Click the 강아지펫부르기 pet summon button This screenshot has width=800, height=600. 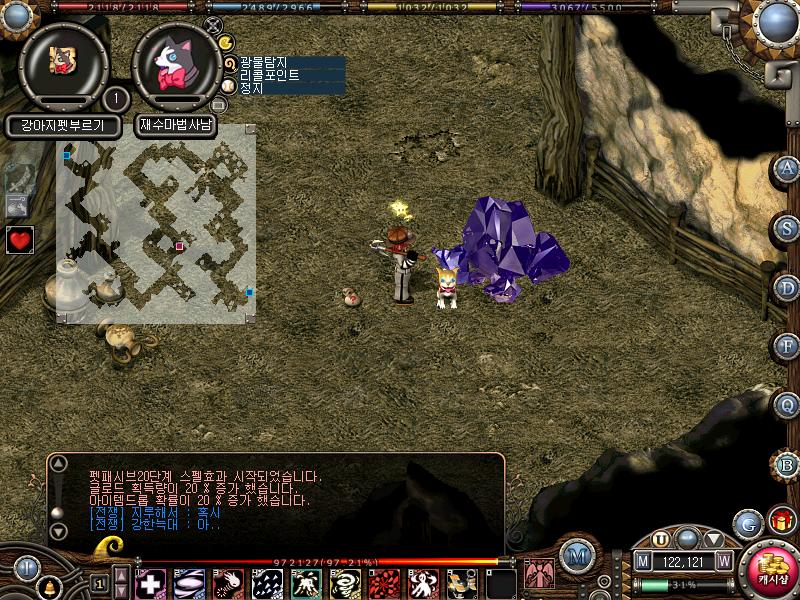coord(63,126)
